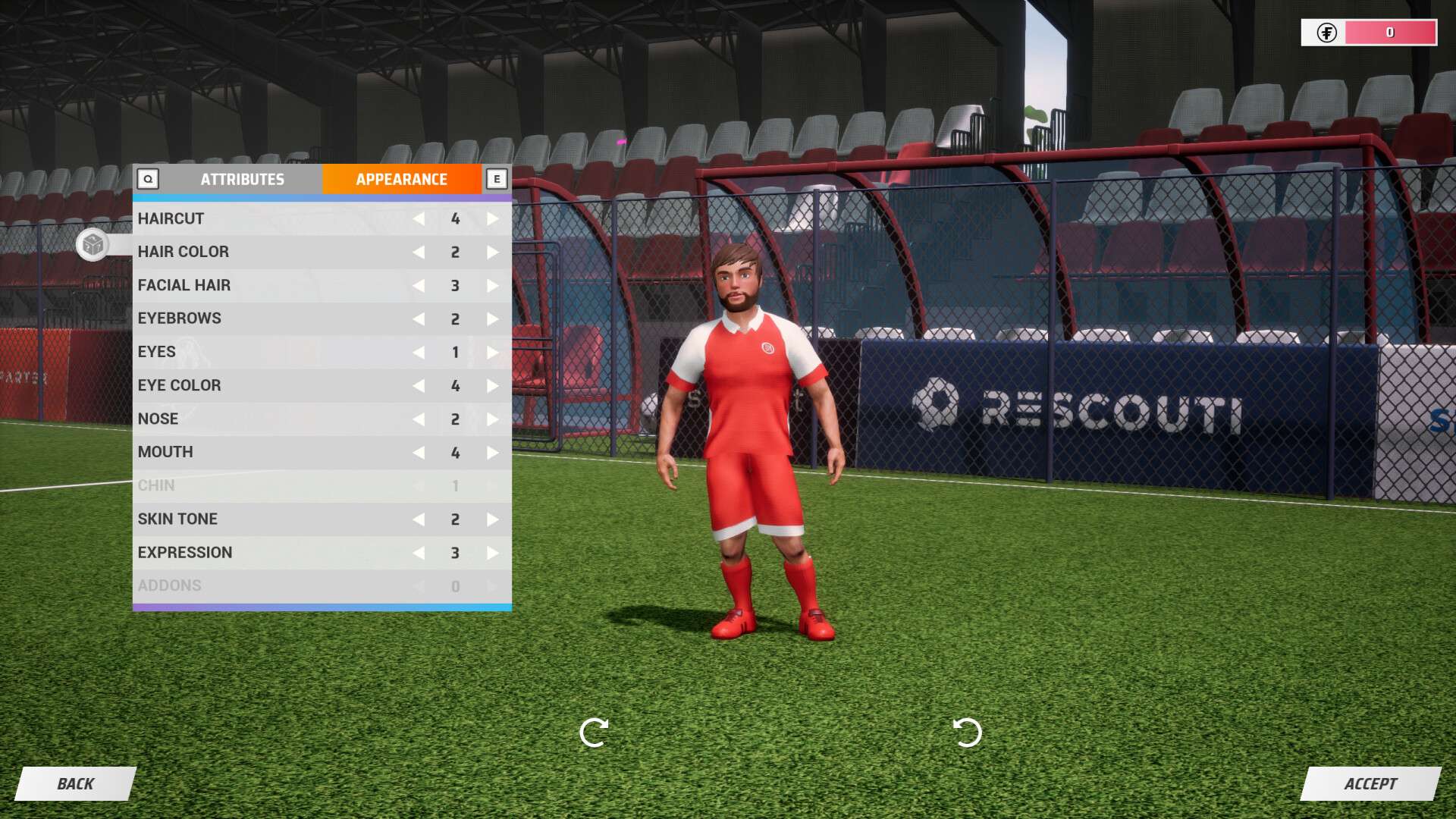Switch to the Attributes tab
The image size is (1456, 819).
pyautogui.click(x=242, y=180)
